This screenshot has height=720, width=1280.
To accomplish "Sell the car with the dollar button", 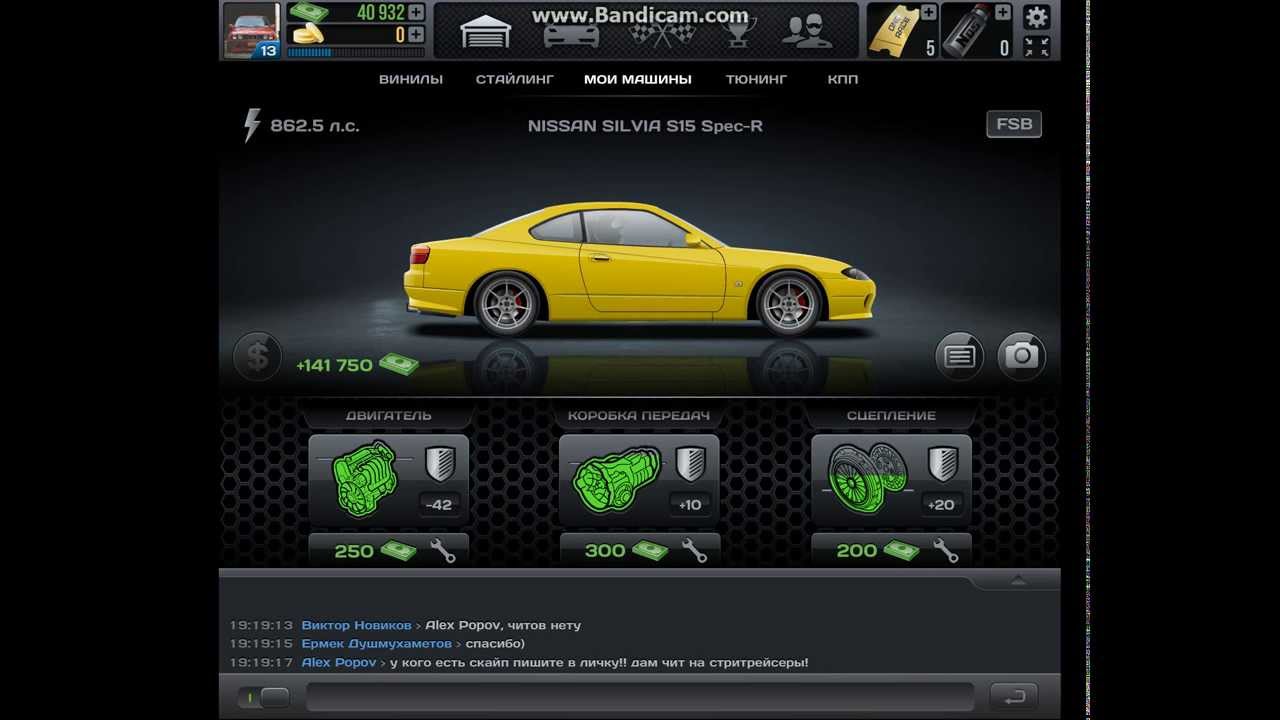I will click(257, 356).
